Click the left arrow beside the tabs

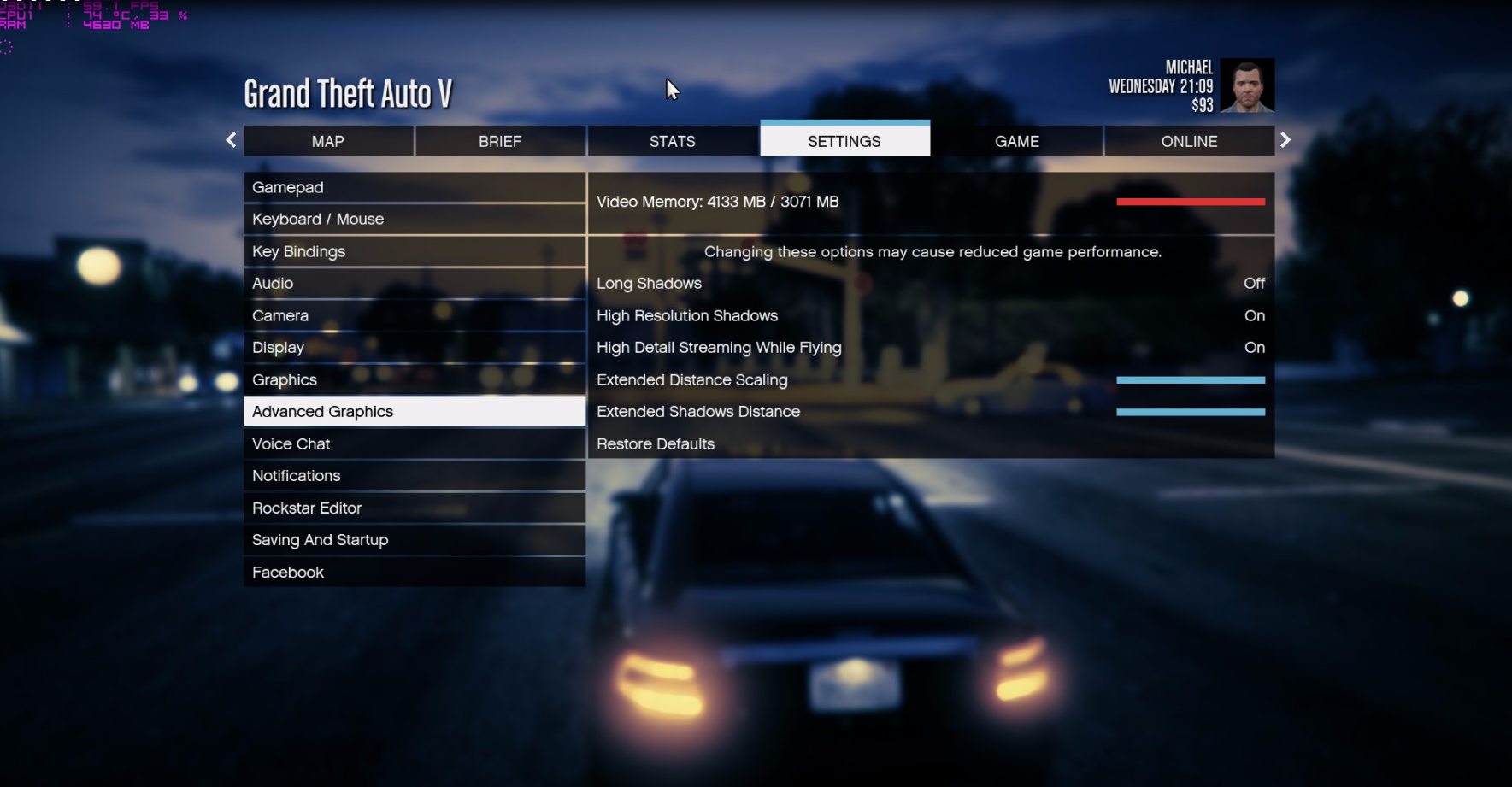coord(231,140)
